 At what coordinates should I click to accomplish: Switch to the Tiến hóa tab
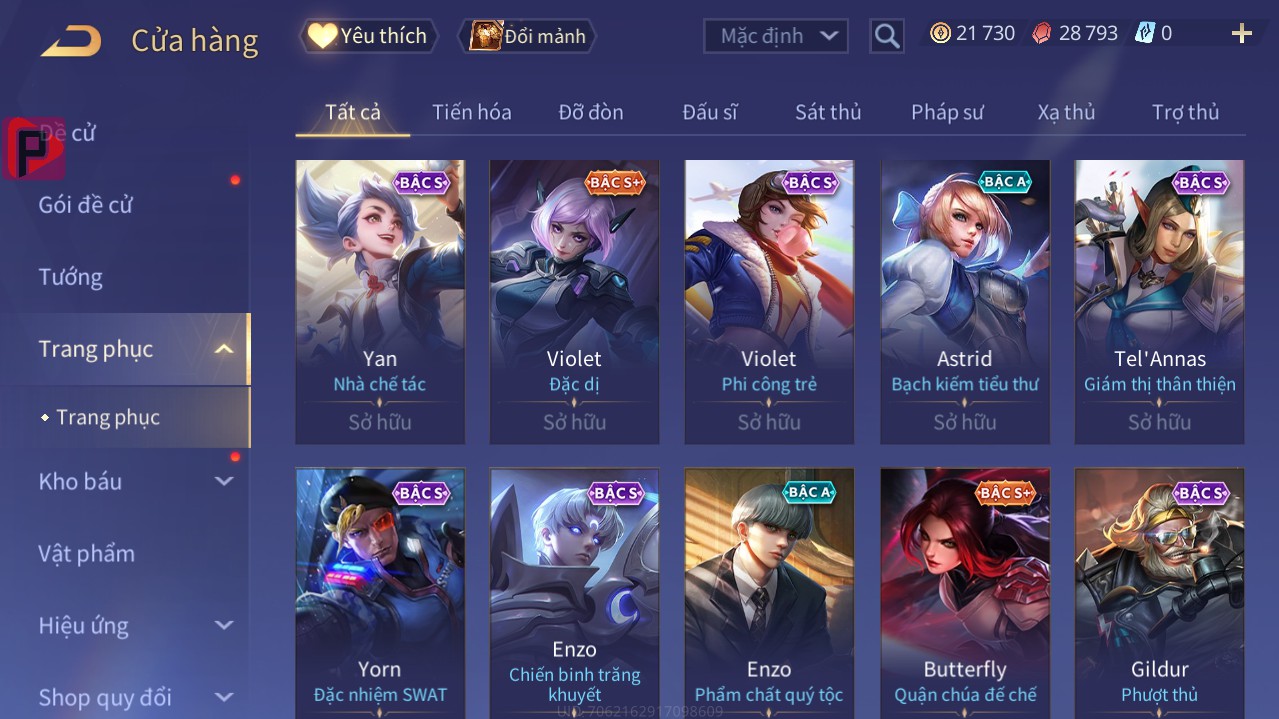pos(471,112)
